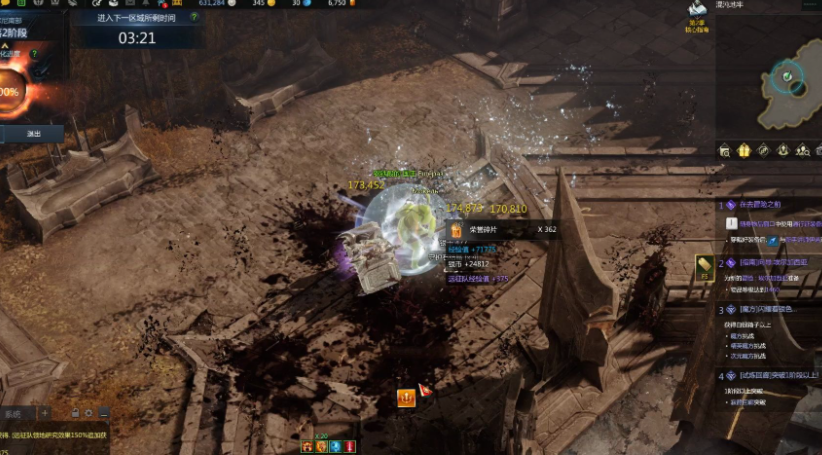Select quest entry number four in tracker

coord(770,376)
